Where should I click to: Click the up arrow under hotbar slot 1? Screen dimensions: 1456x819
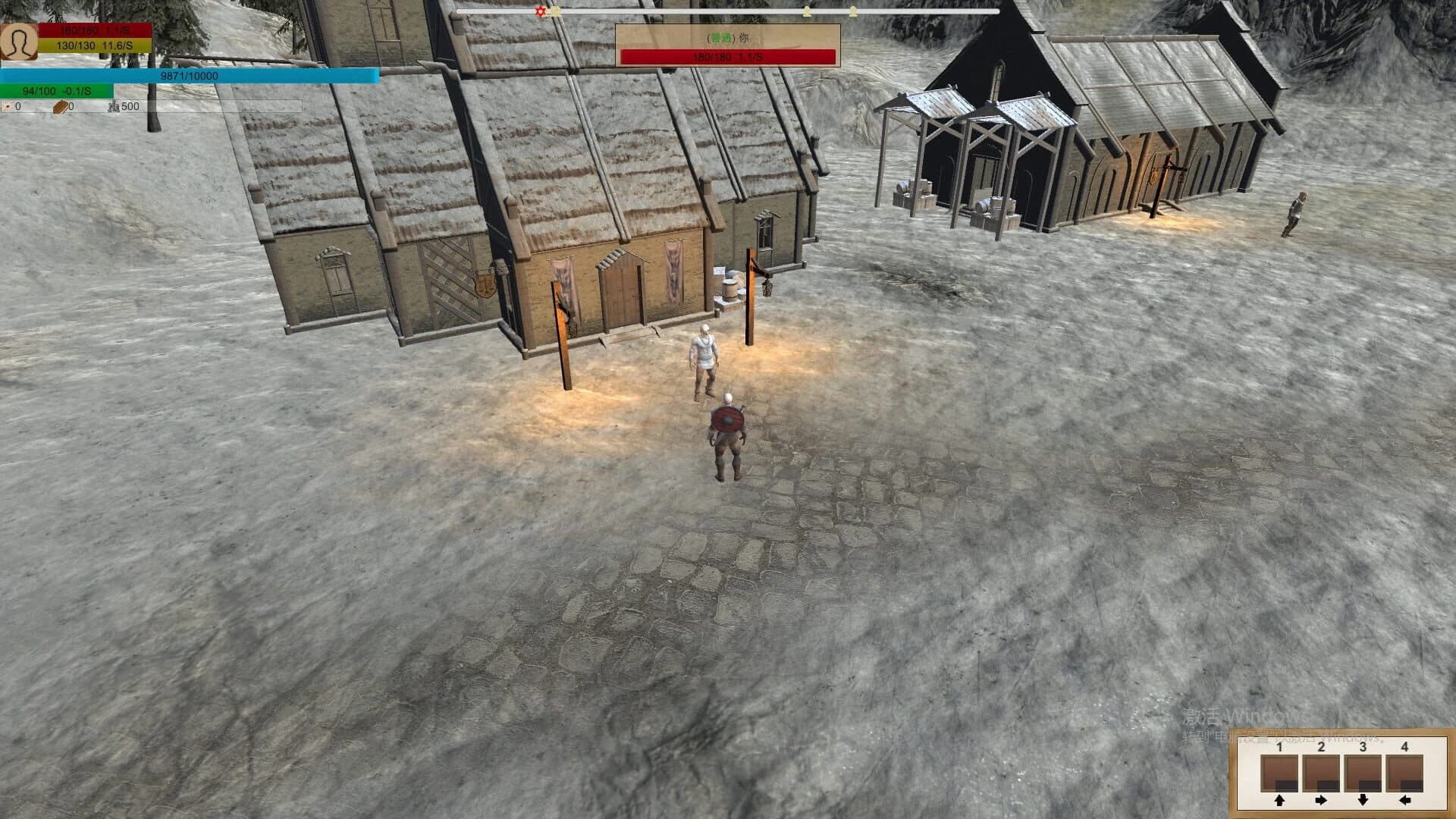coord(1279,802)
